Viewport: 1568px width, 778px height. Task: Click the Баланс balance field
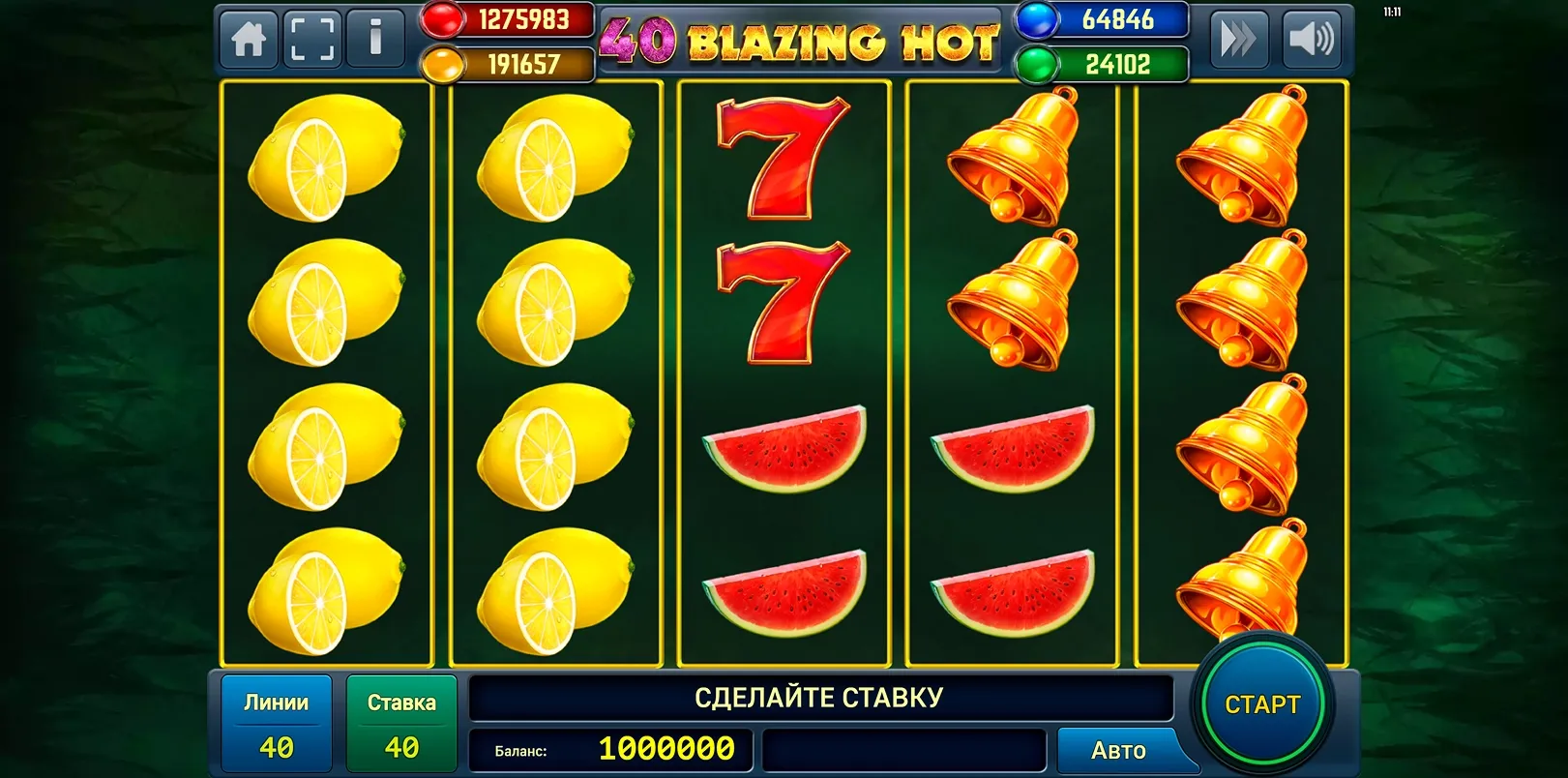coord(609,747)
